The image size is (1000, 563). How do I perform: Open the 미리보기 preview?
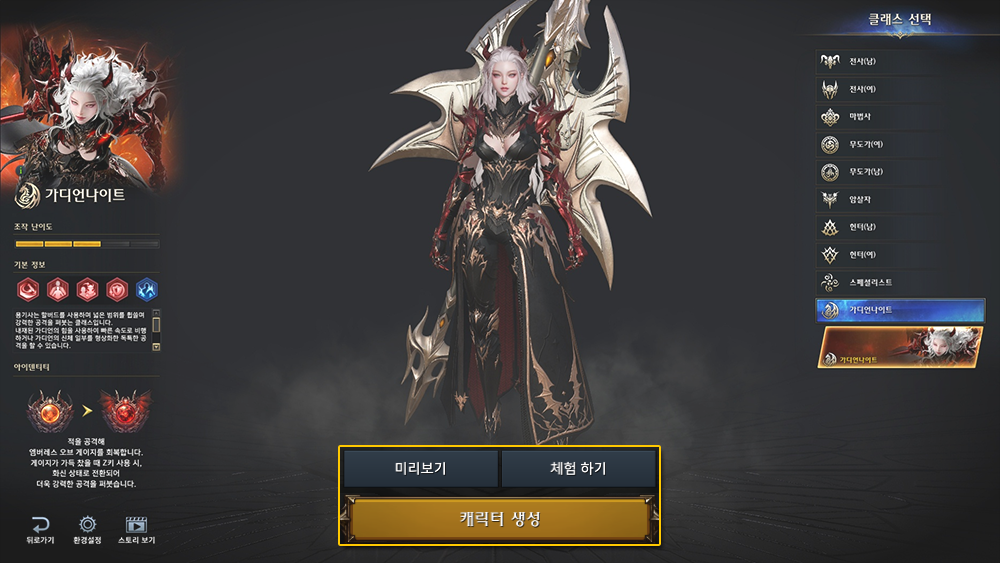pos(420,468)
